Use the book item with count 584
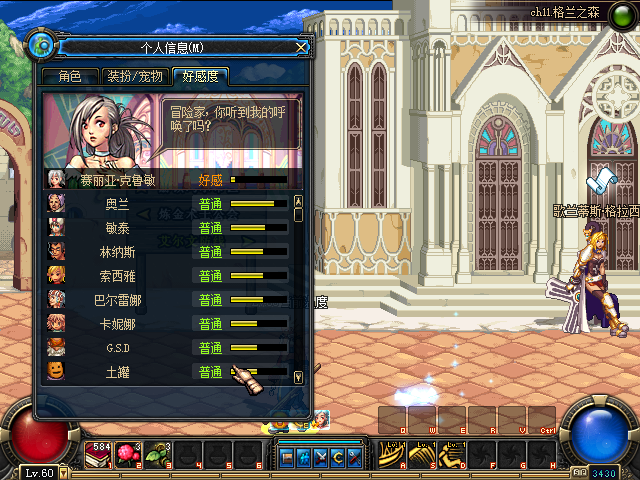 pos(101,455)
